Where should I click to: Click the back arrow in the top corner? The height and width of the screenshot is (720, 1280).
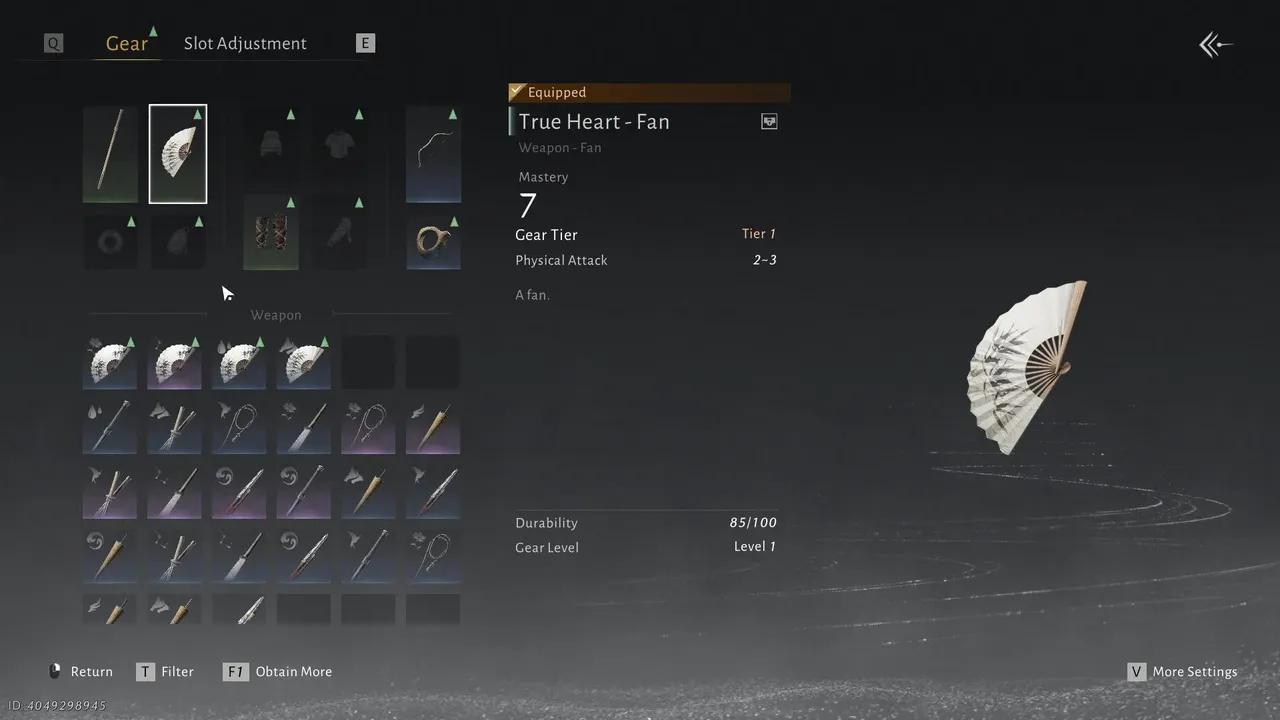1216,45
